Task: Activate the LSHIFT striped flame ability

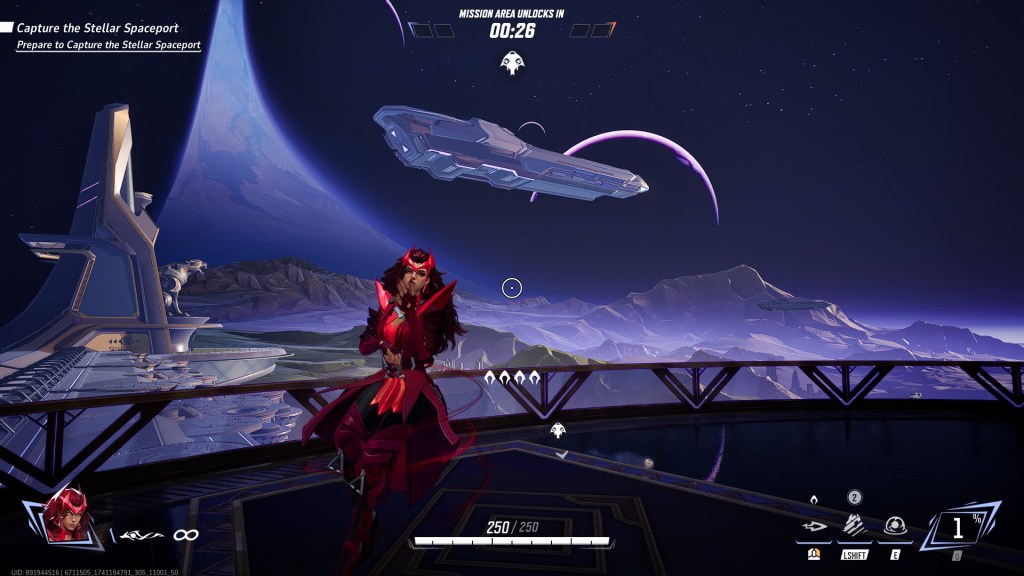Action: pos(853,525)
